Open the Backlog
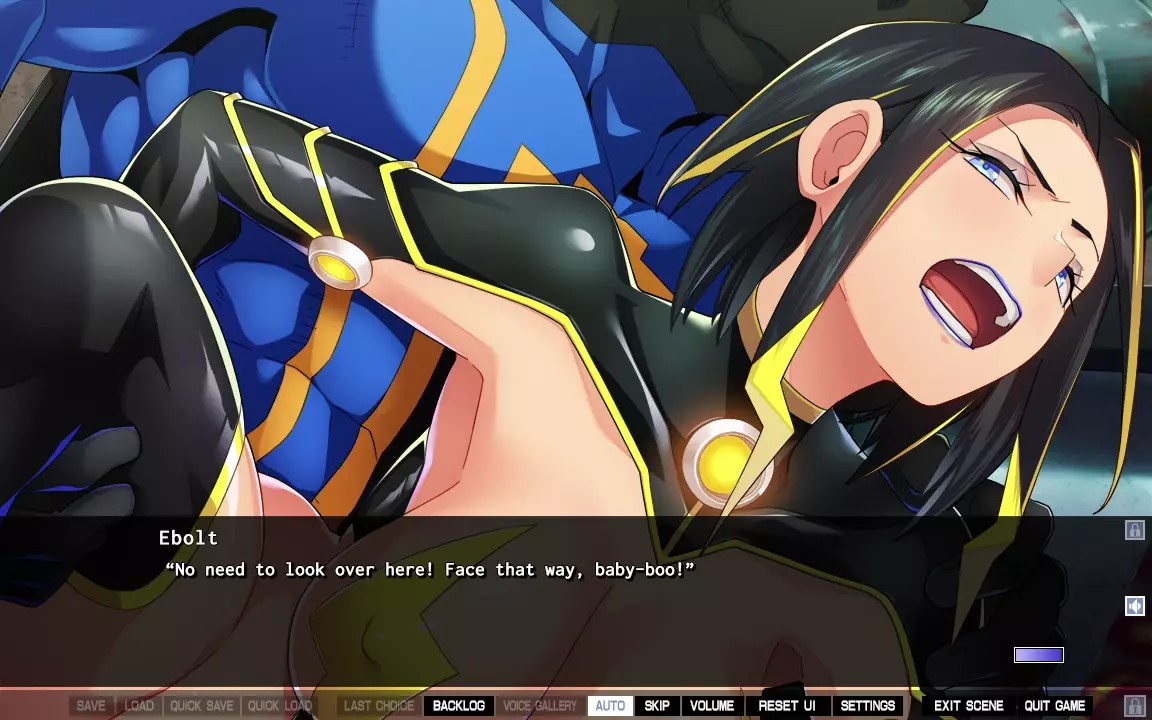 [459, 706]
